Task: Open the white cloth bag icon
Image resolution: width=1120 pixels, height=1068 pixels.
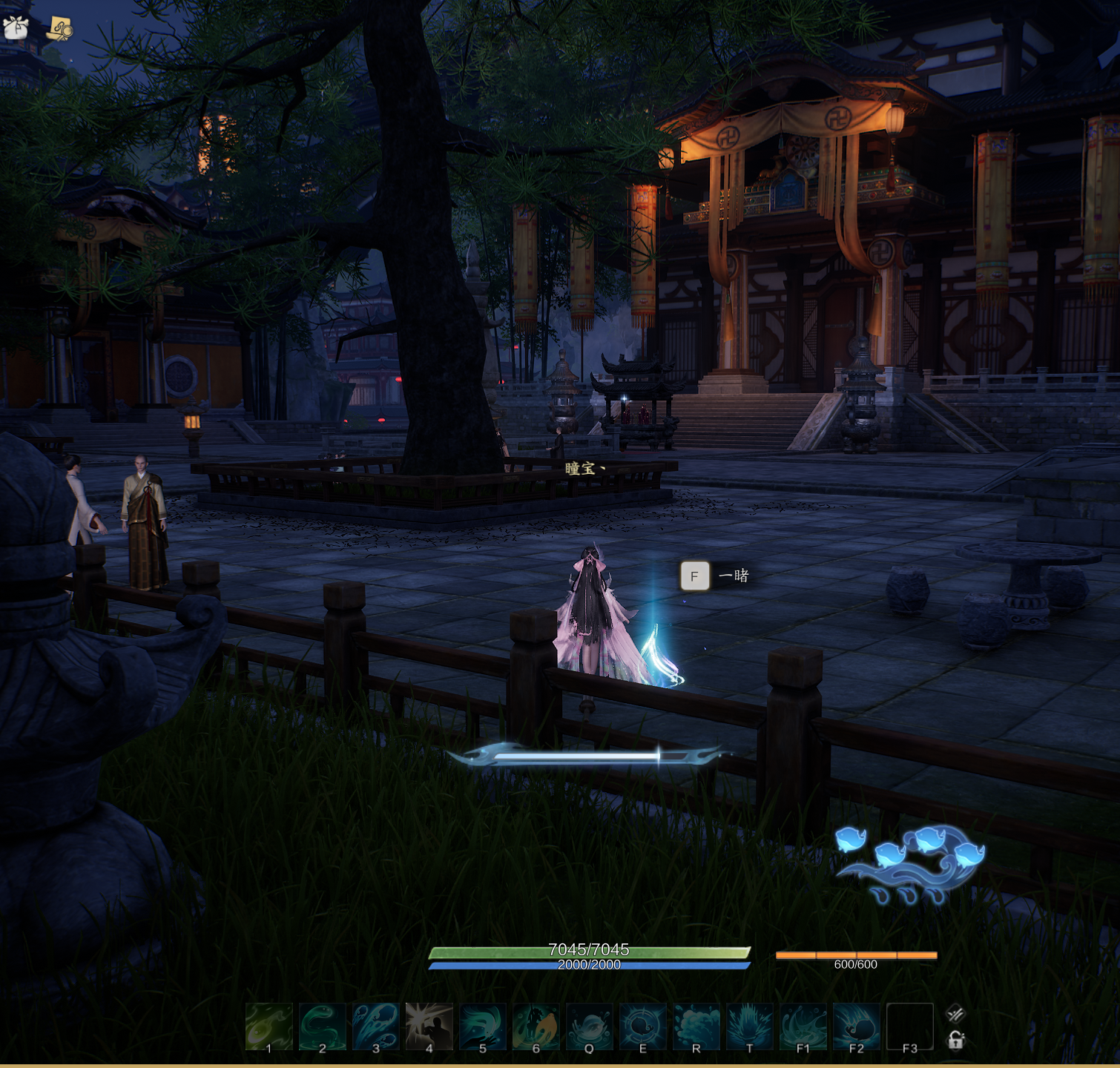Action: 16,27
